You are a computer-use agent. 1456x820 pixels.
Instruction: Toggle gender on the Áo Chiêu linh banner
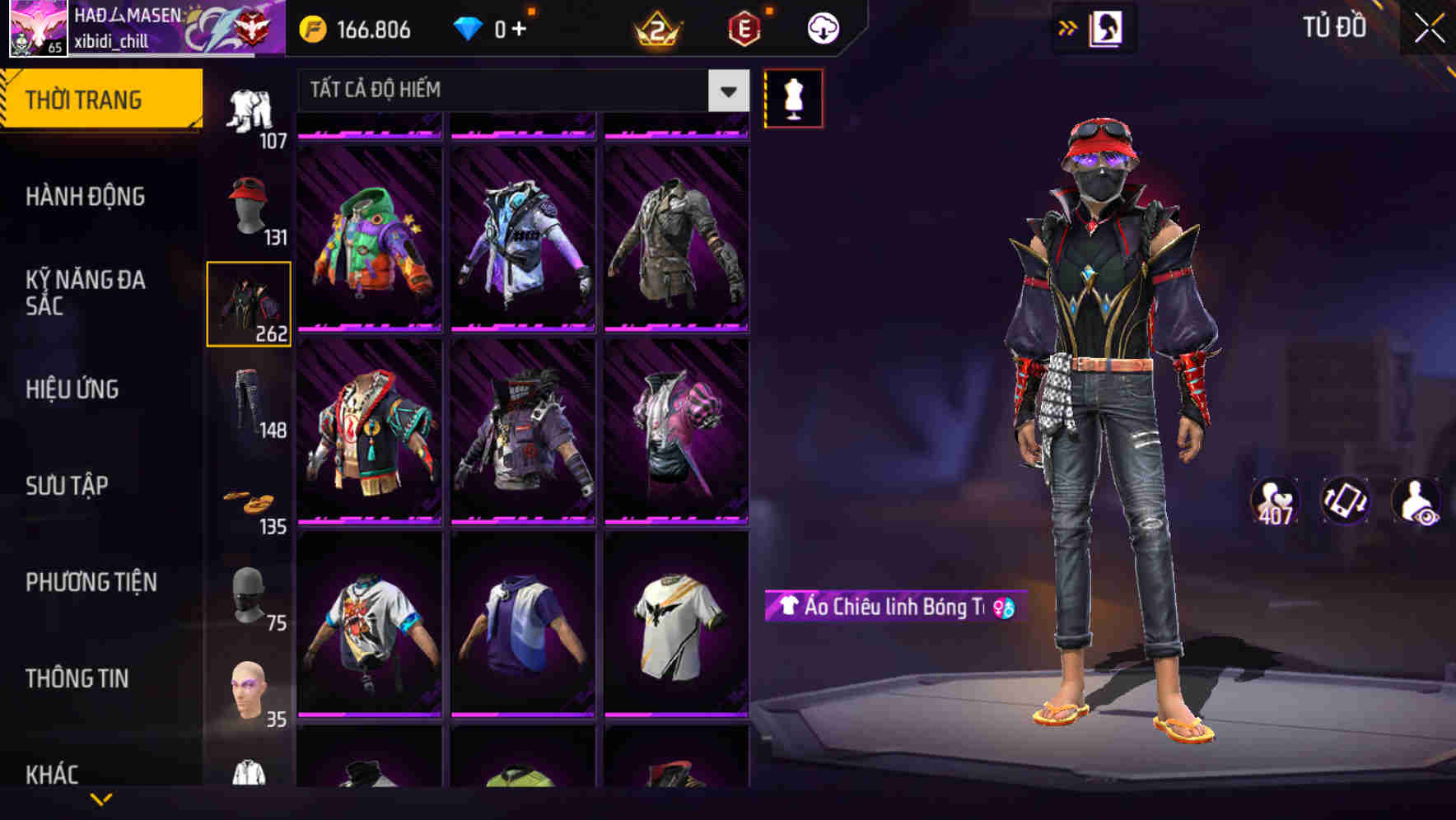[1000, 607]
